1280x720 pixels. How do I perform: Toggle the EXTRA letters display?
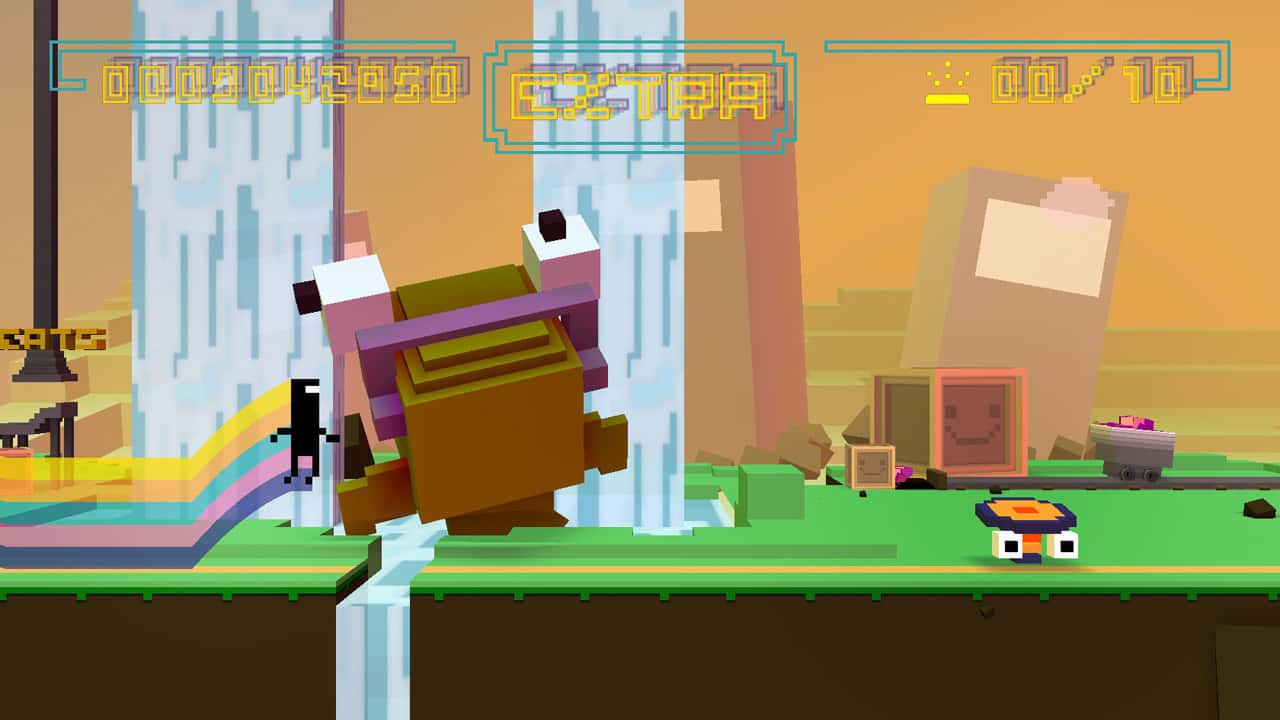click(x=637, y=95)
